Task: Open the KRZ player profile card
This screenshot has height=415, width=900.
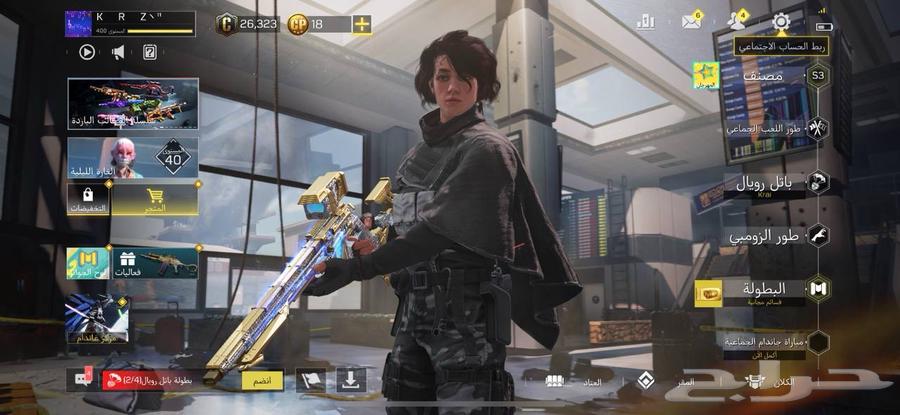Action: click(x=130, y=23)
